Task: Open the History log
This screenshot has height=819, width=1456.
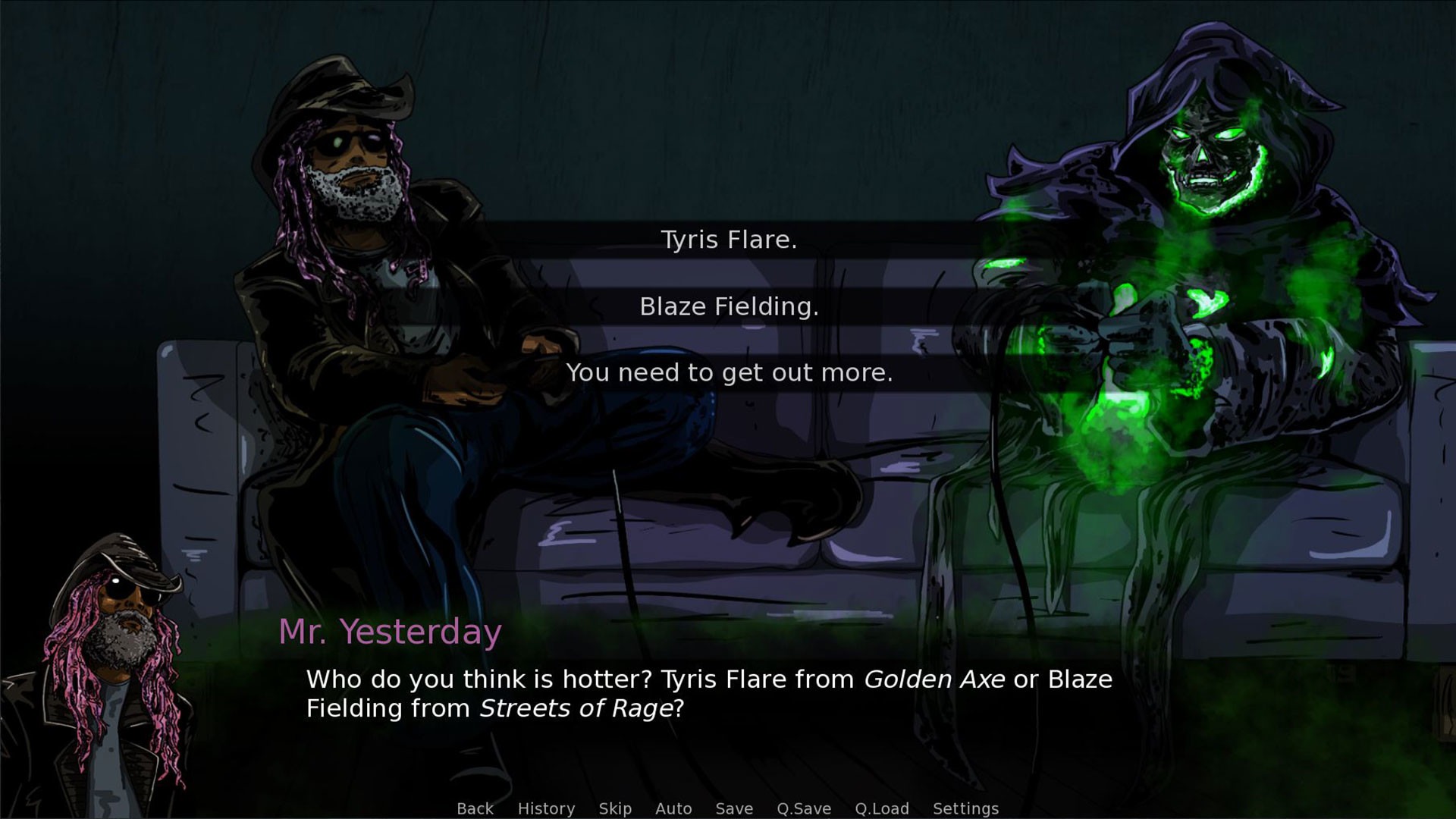Action: [x=546, y=808]
